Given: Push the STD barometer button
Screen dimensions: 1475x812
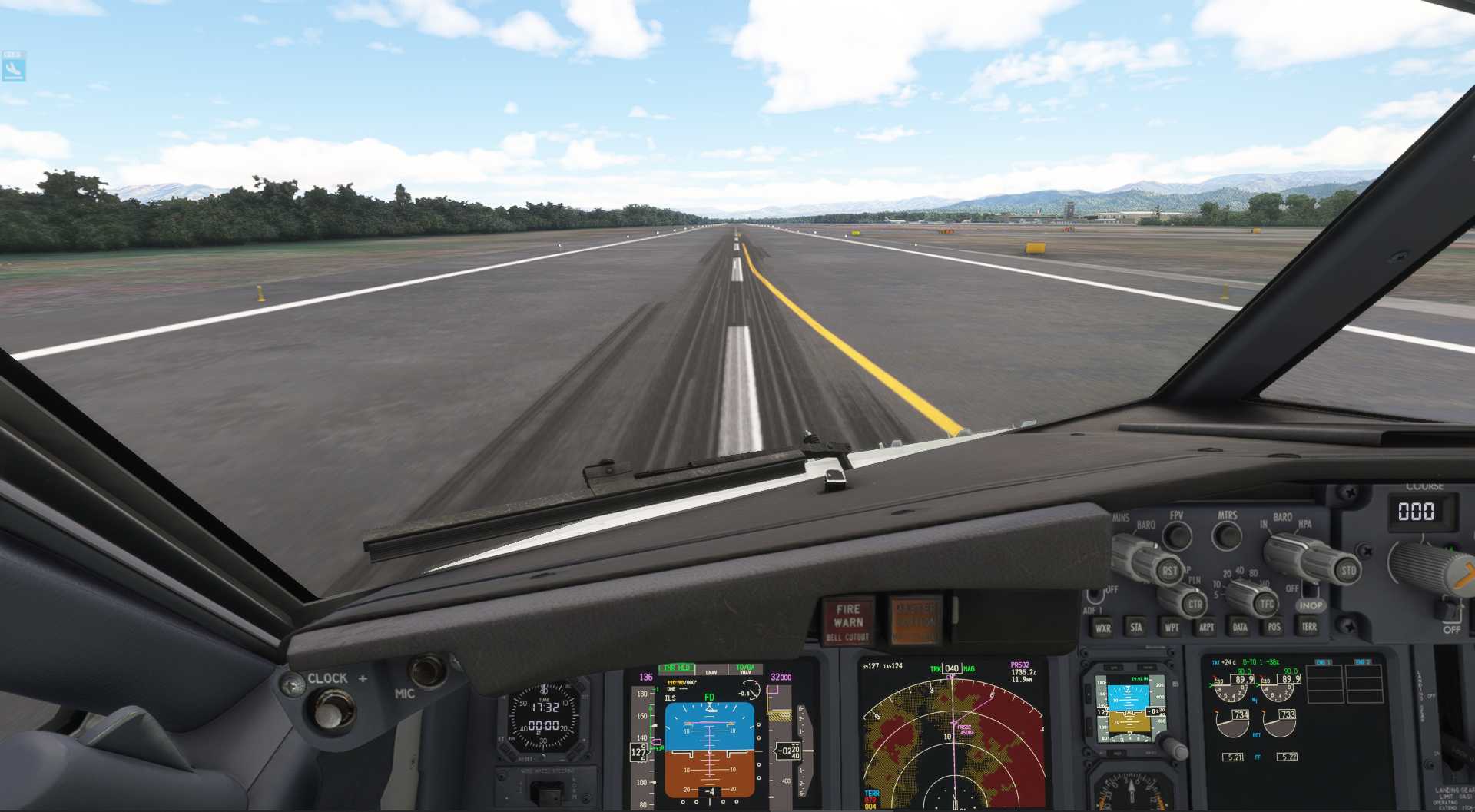Looking at the screenshot, I should (x=1348, y=570).
